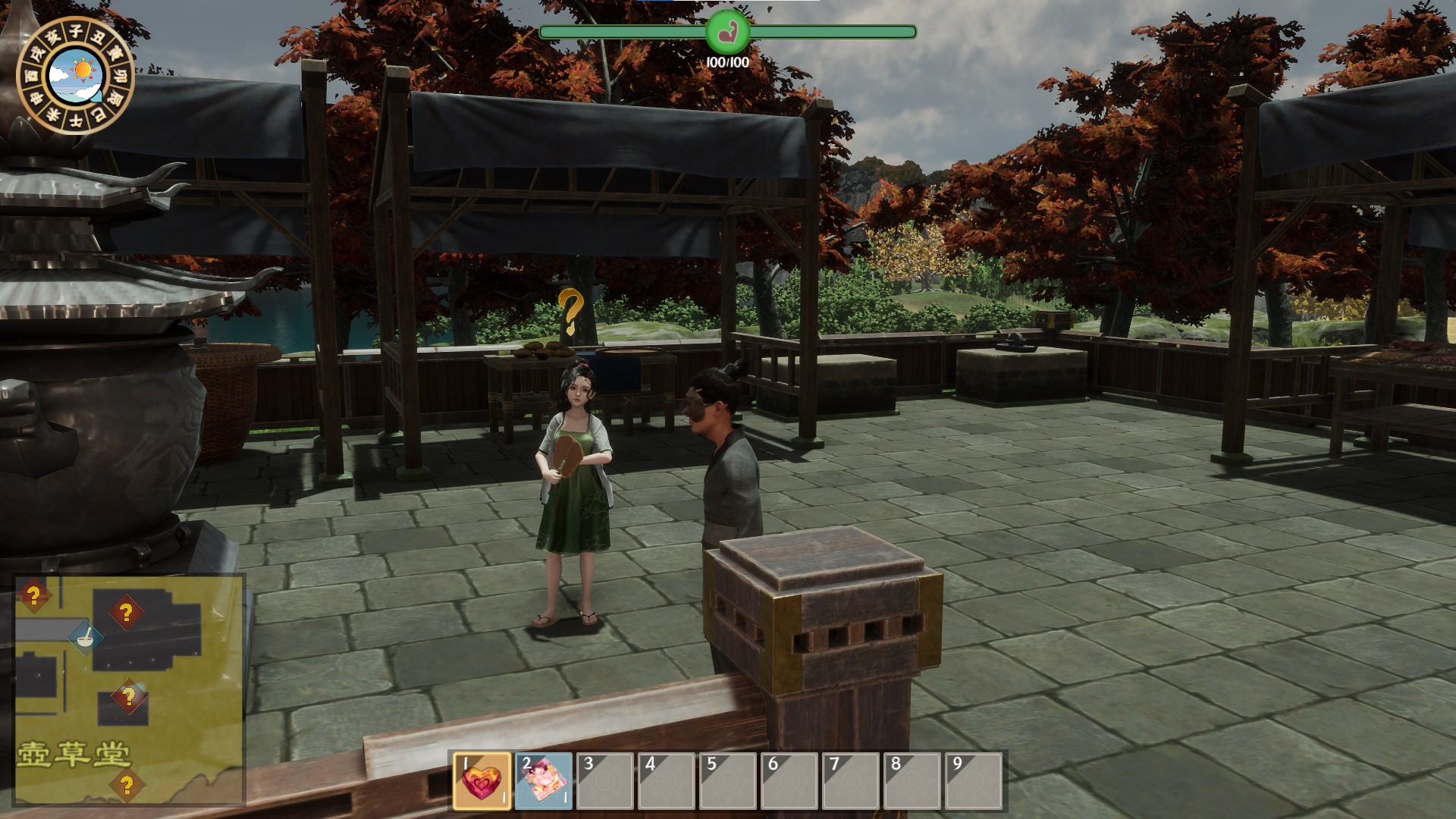
Task: Click the green stamina arm icon
Action: coord(727,32)
